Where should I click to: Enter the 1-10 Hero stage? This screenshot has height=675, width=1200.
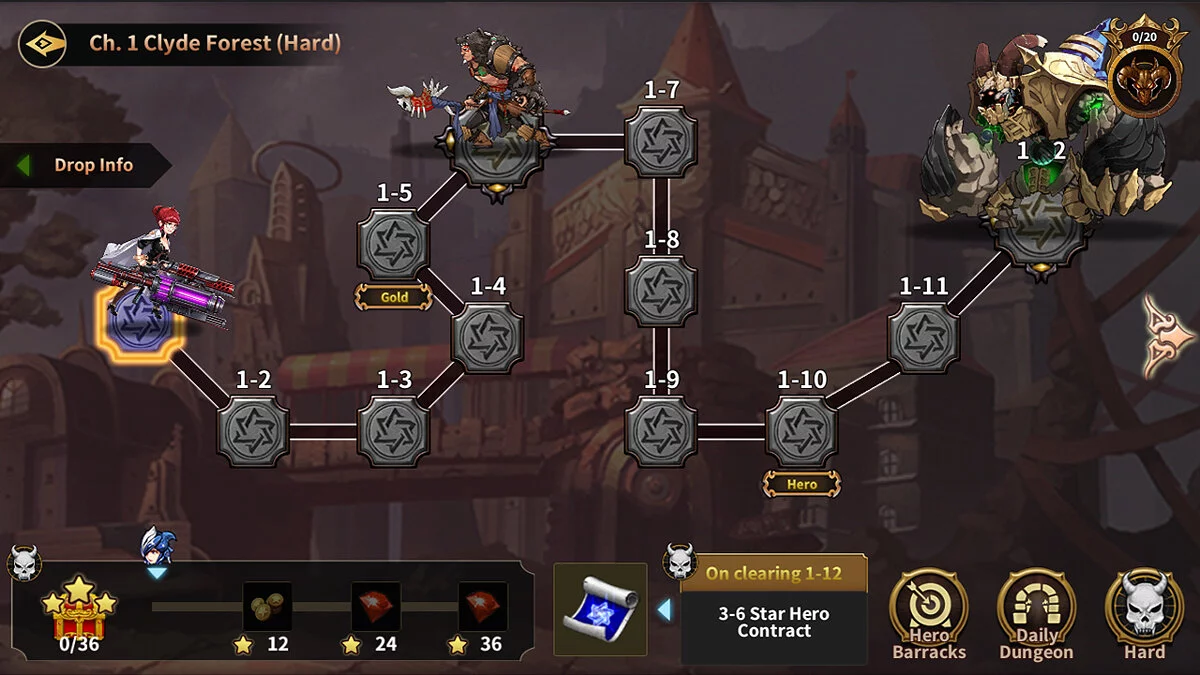[x=802, y=431]
